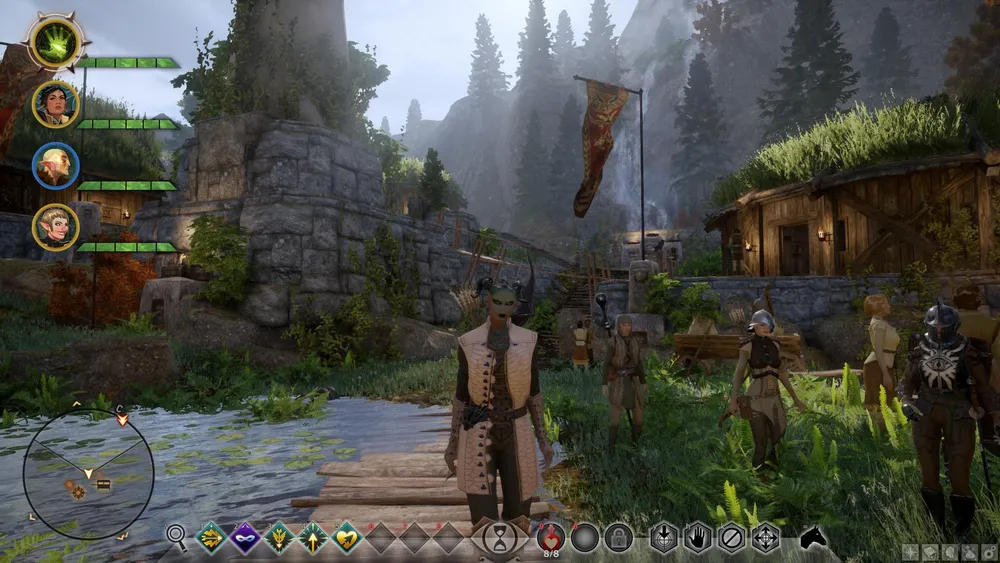This screenshot has width=1000, height=563.
Task: Select the green glowing hand player portrait
Action: tap(56, 42)
